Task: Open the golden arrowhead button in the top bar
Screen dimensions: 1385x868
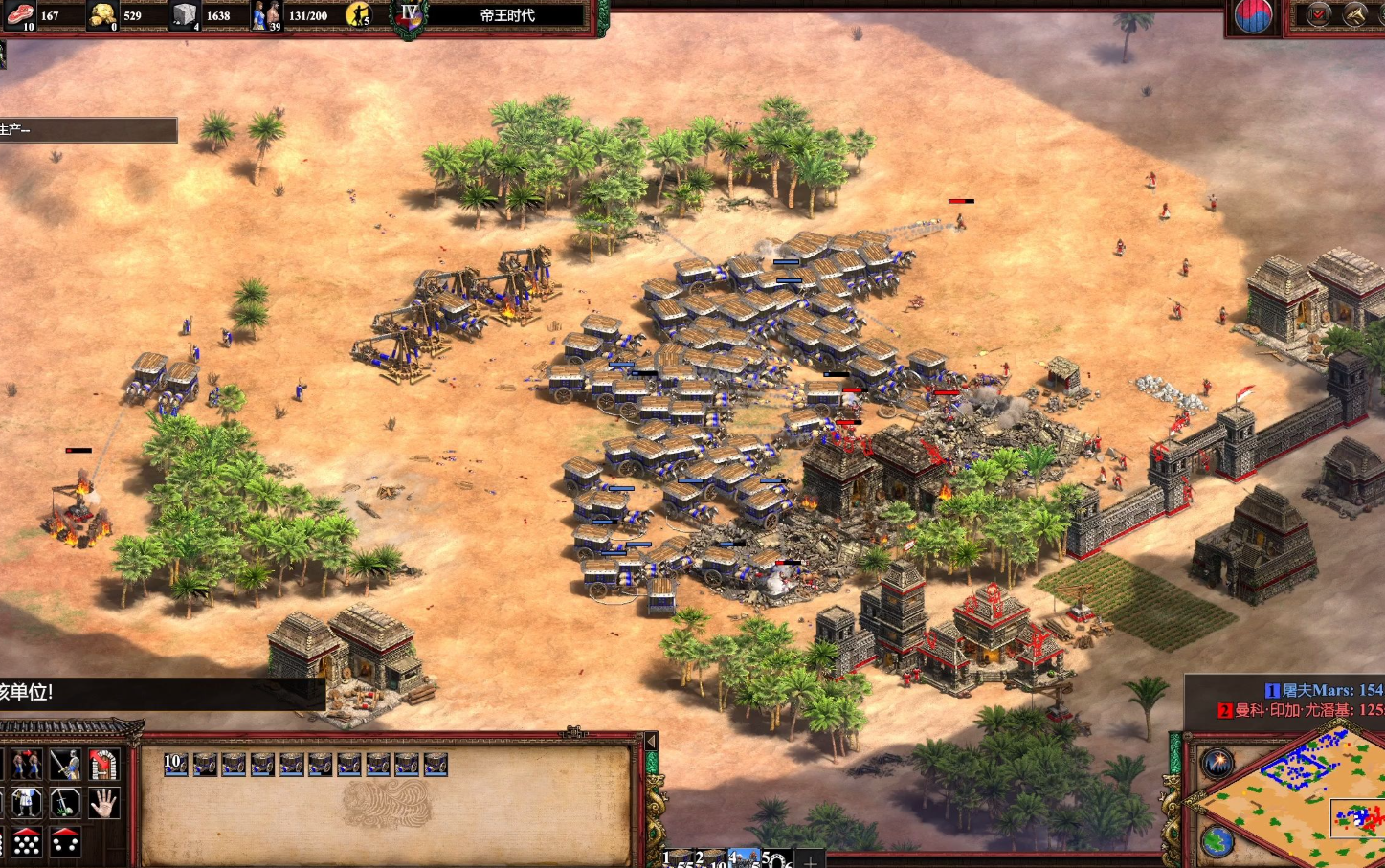Action: pos(1354,14)
